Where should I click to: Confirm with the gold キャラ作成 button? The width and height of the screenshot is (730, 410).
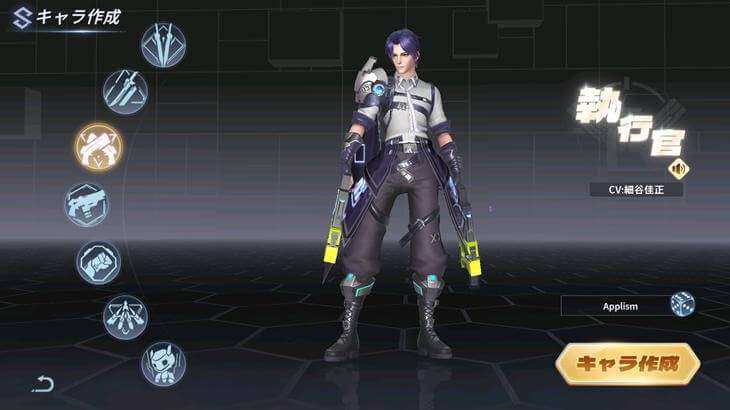click(x=627, y=364)
